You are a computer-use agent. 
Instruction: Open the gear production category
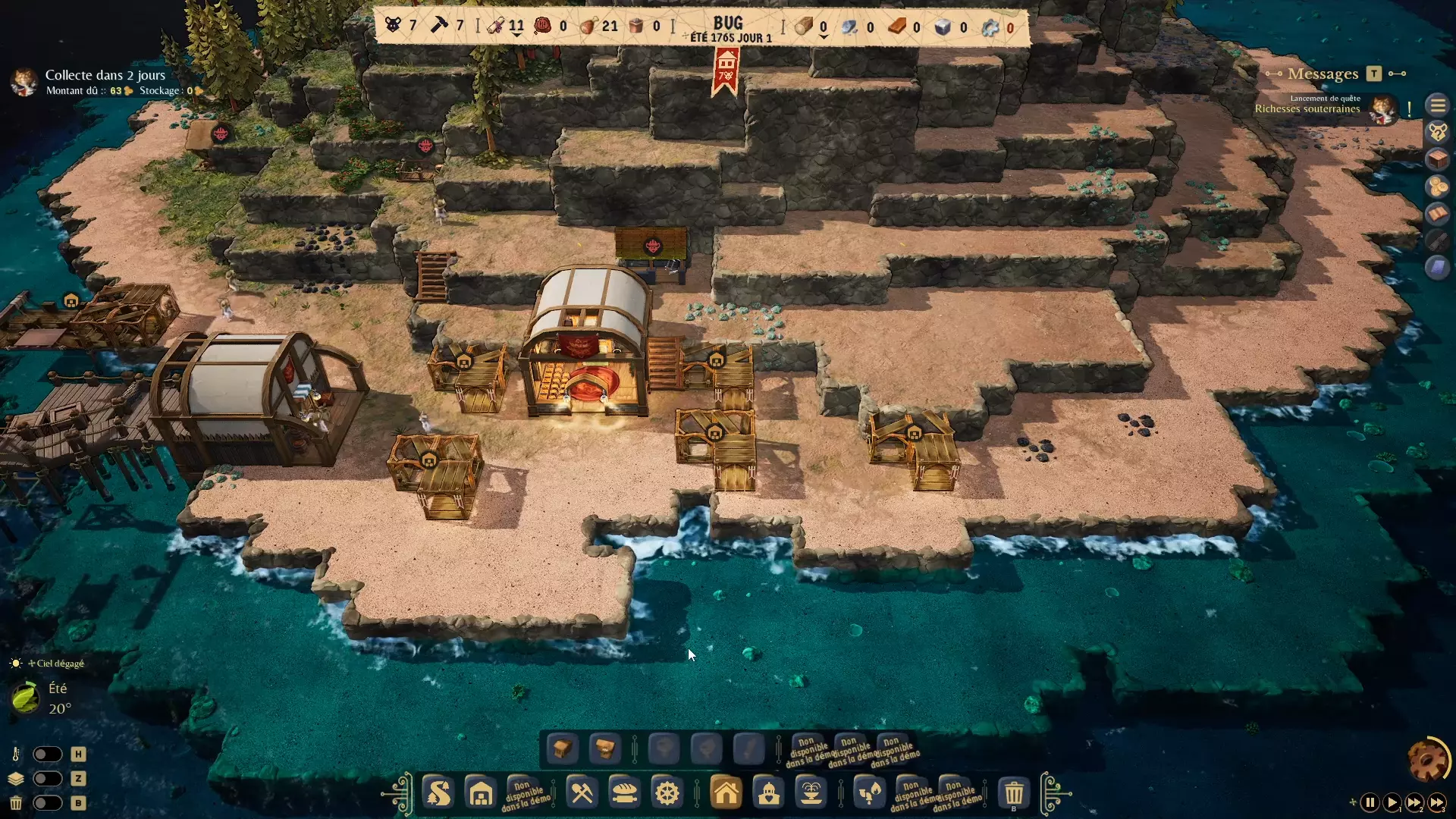pyautogui.click(x=667, y=793)
